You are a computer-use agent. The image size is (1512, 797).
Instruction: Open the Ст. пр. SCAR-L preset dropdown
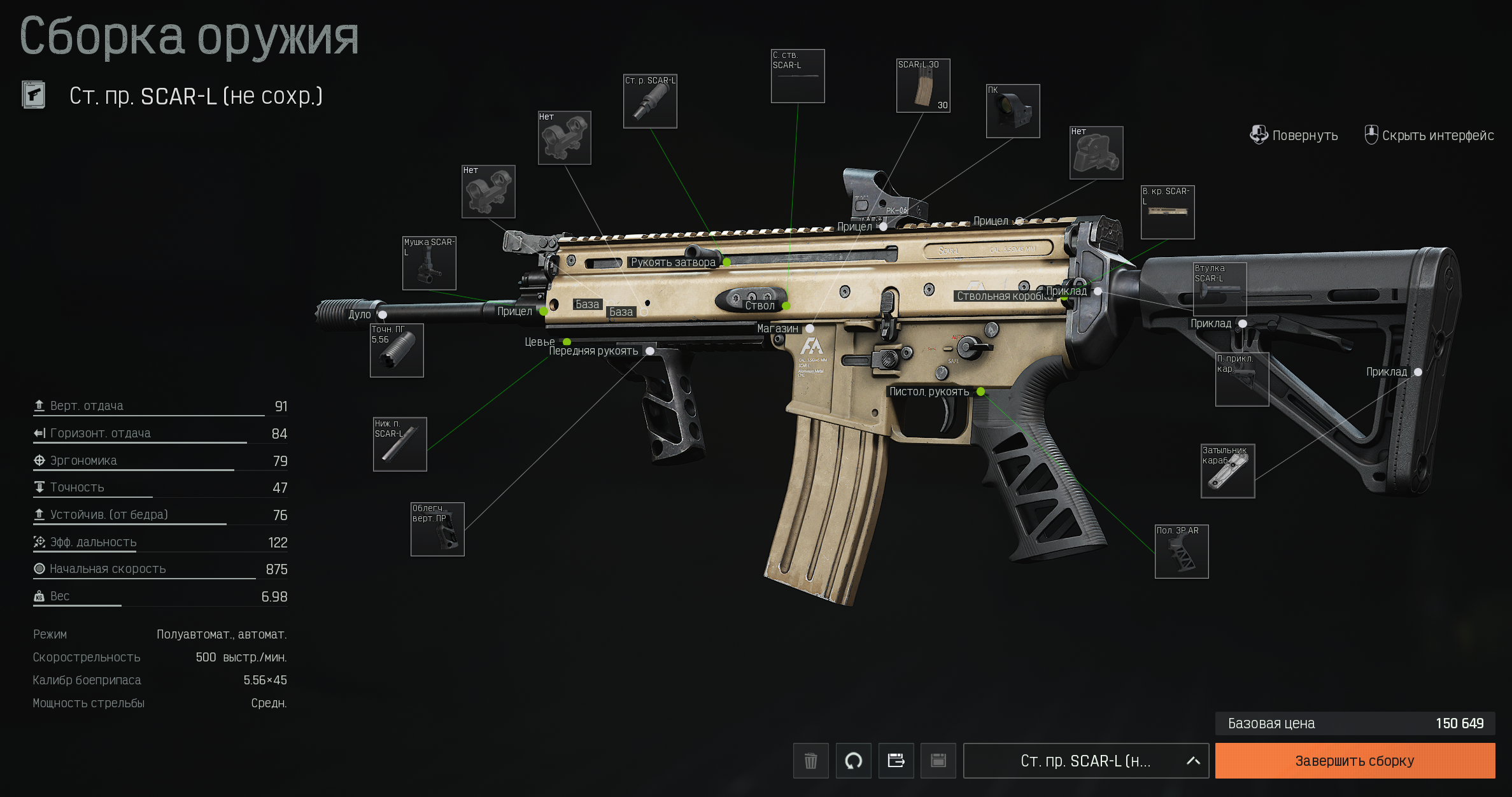[1085, 761]
